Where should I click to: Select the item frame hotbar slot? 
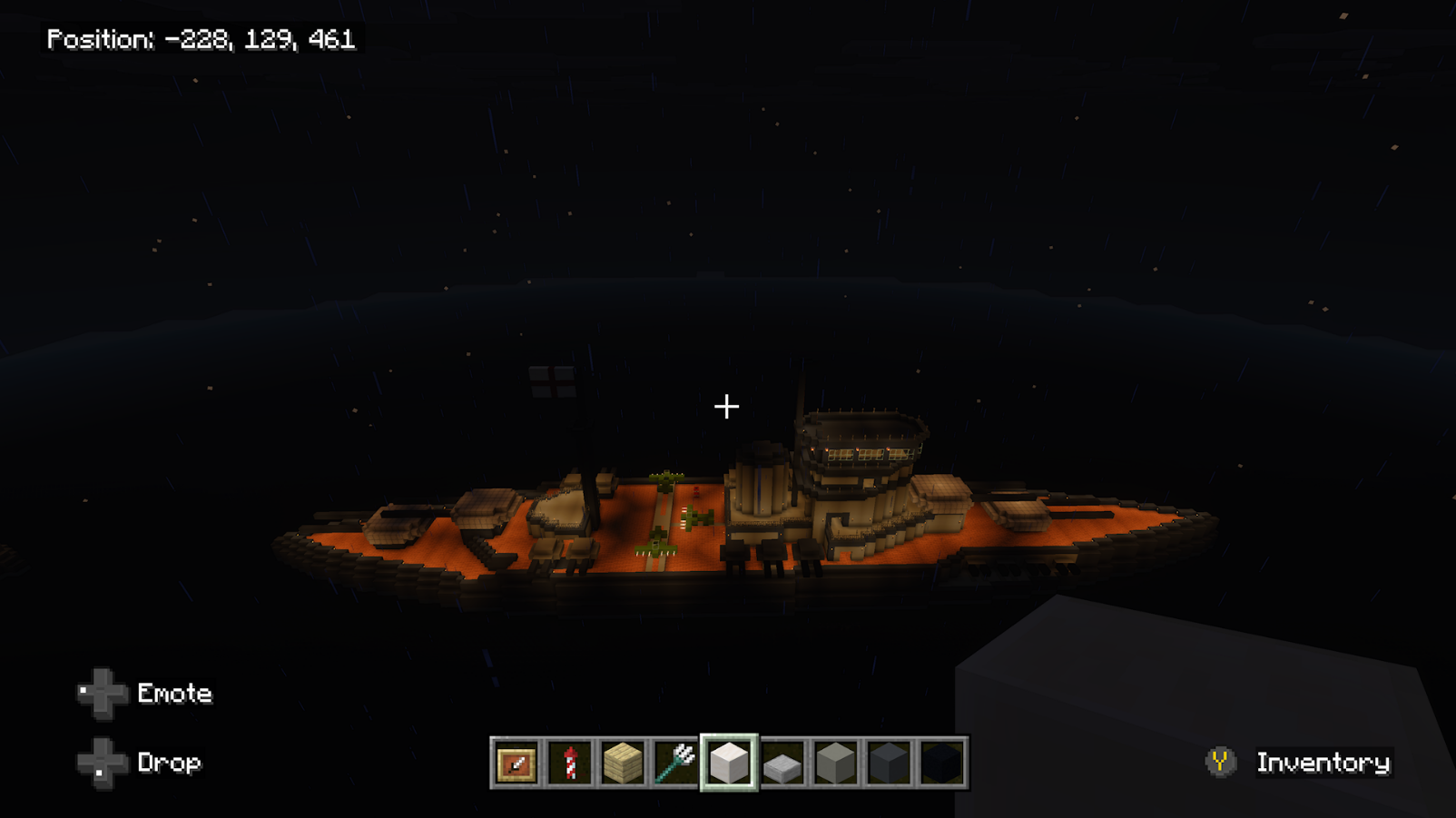tap(516, 764)
